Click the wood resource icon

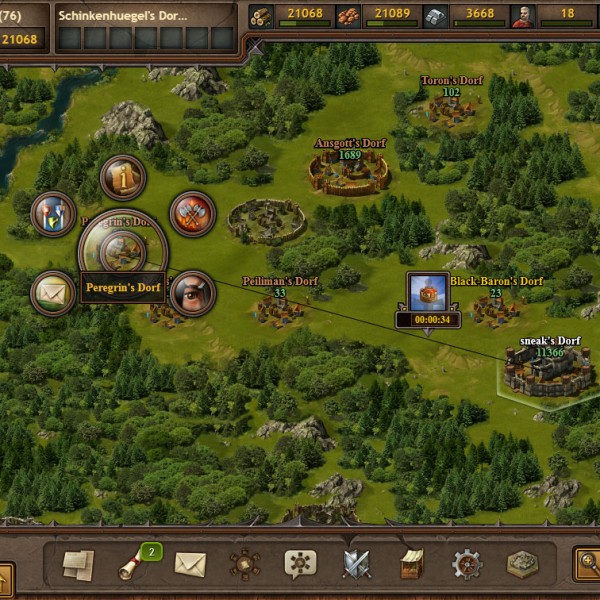(x=262, y=16)
